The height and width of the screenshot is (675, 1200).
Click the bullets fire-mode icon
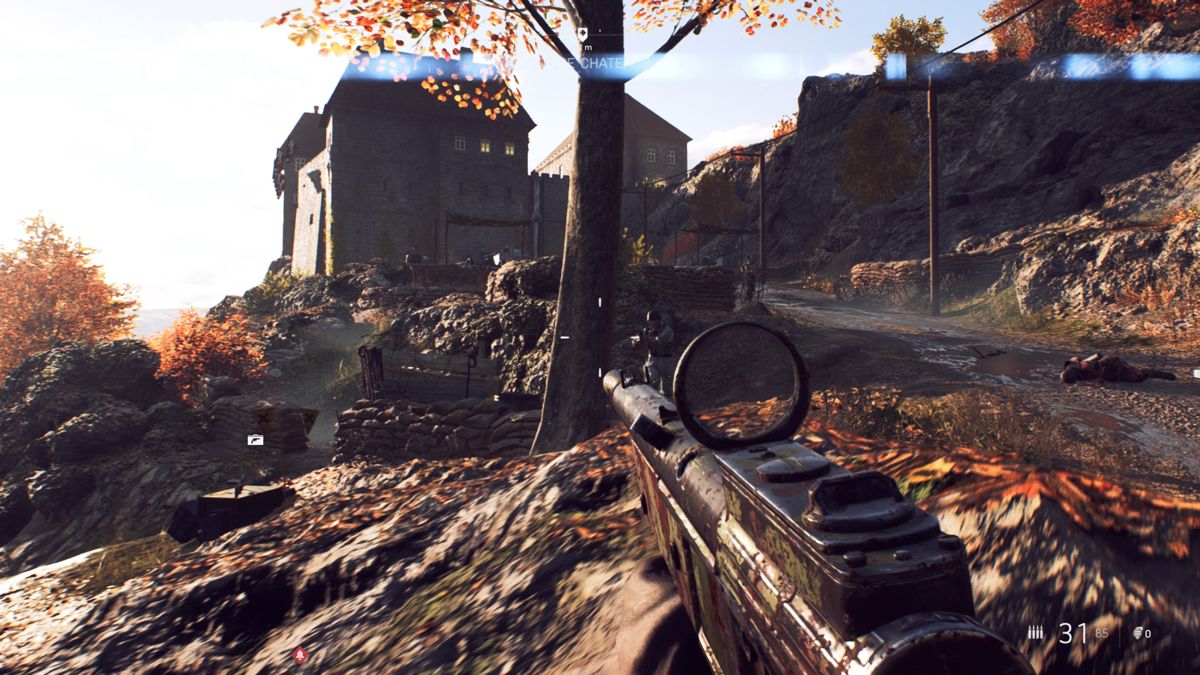tap(1035, 632)
